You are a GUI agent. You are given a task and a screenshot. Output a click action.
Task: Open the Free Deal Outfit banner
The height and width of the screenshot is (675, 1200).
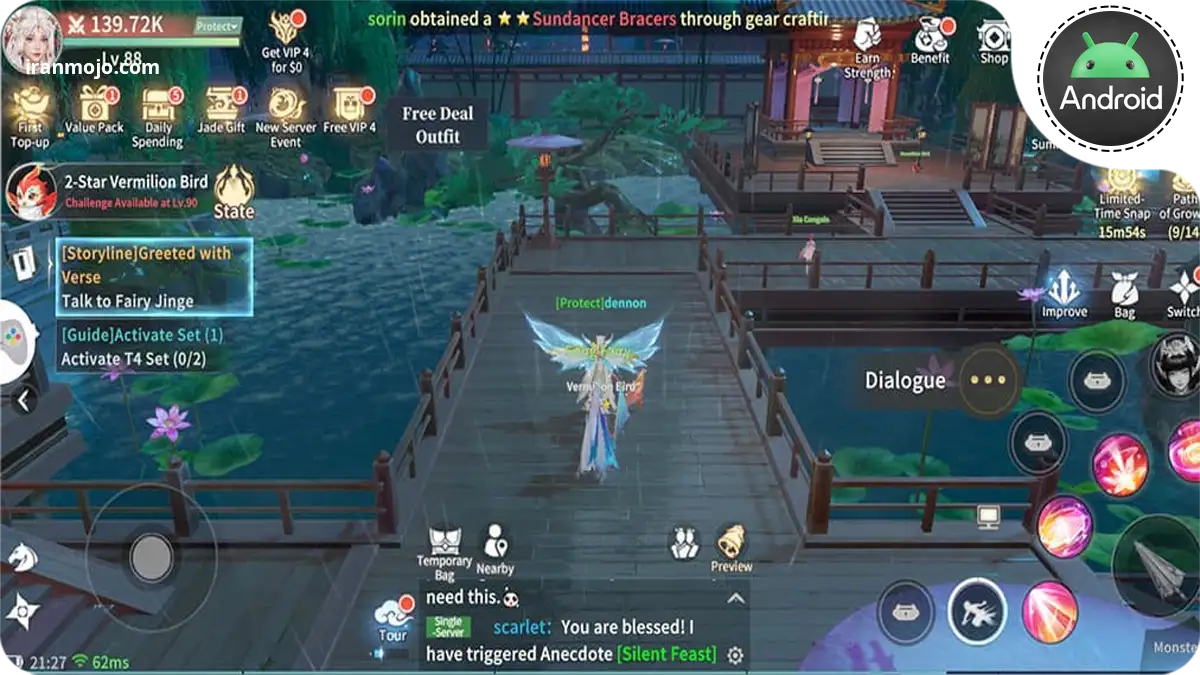tap(438, 124)
